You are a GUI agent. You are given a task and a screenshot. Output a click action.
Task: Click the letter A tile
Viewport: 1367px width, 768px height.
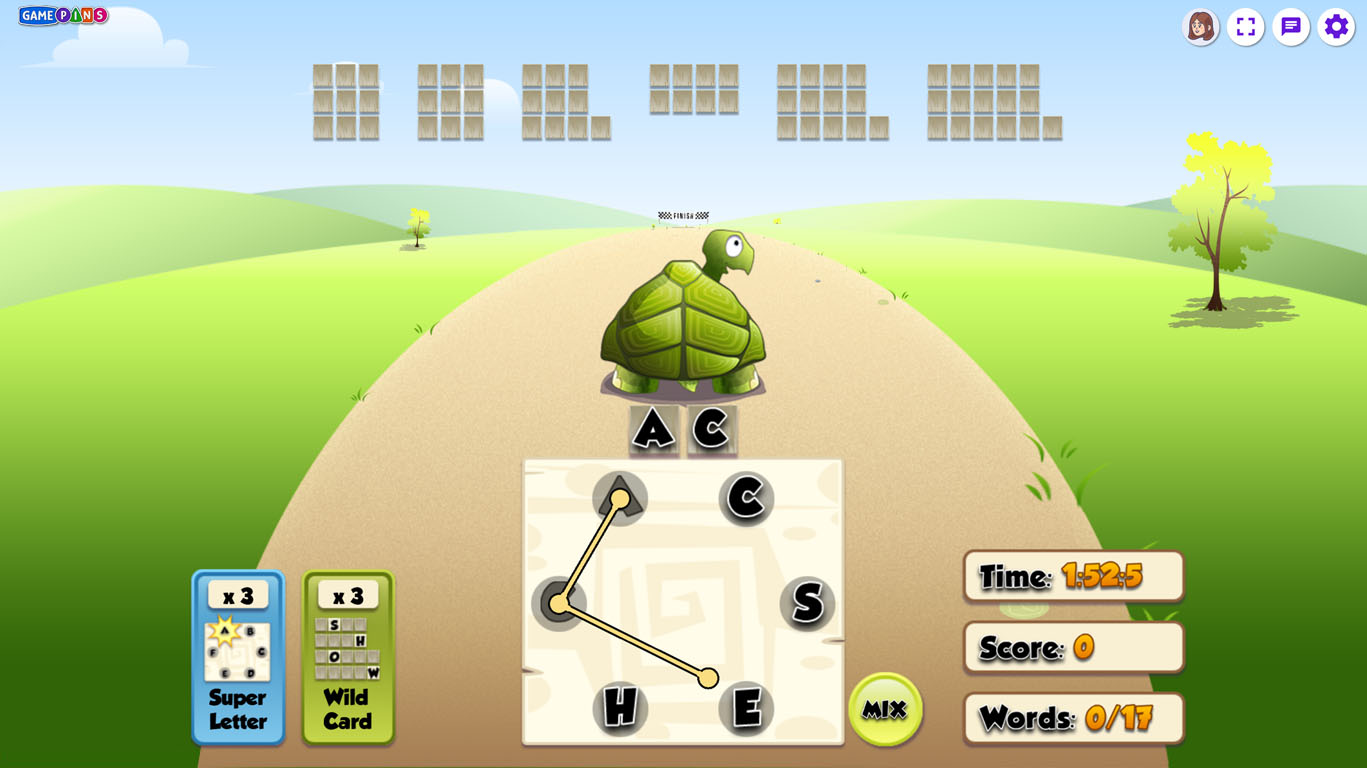[620, 498]
